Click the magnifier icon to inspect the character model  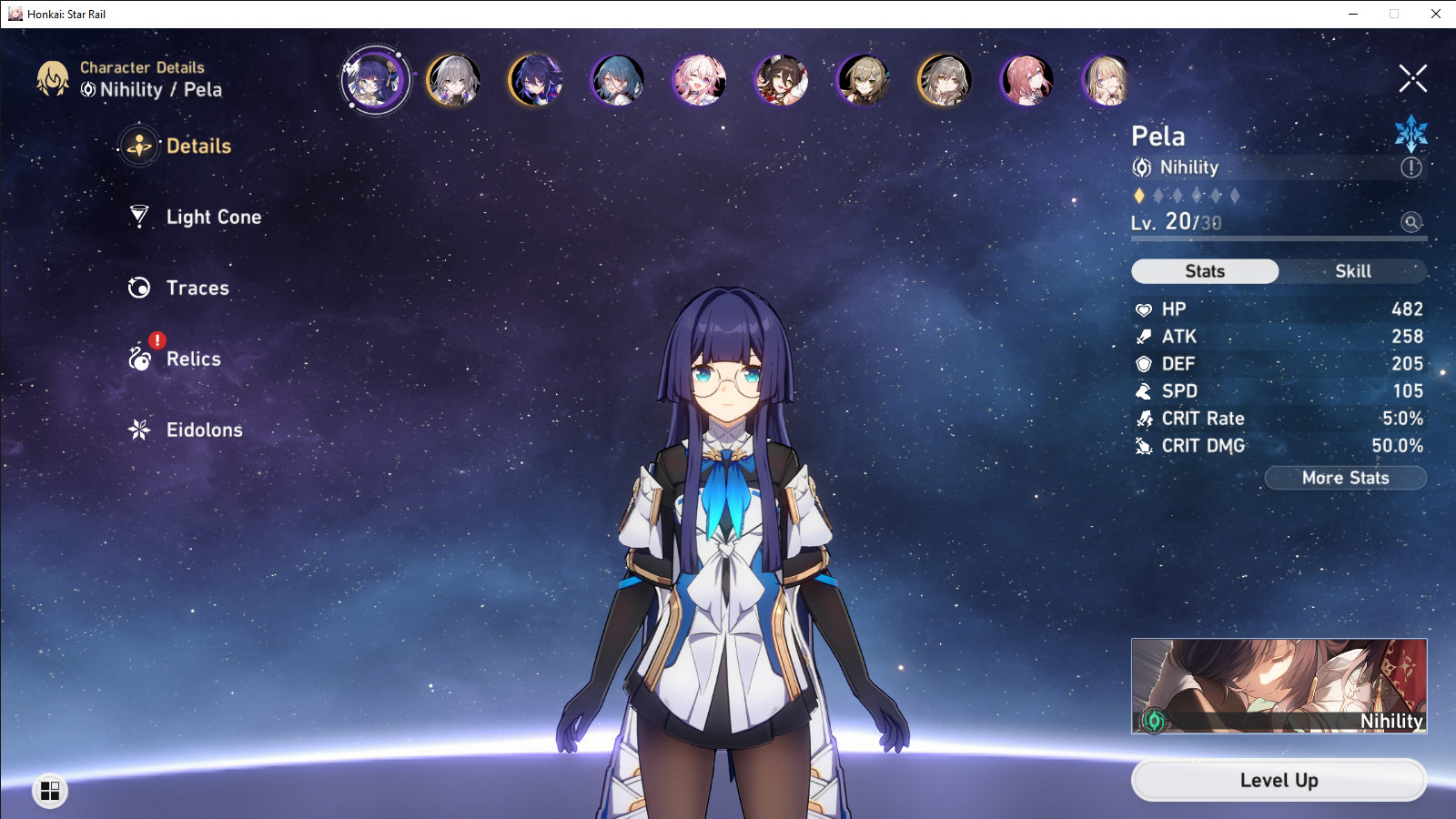(x=1410, y=223)
